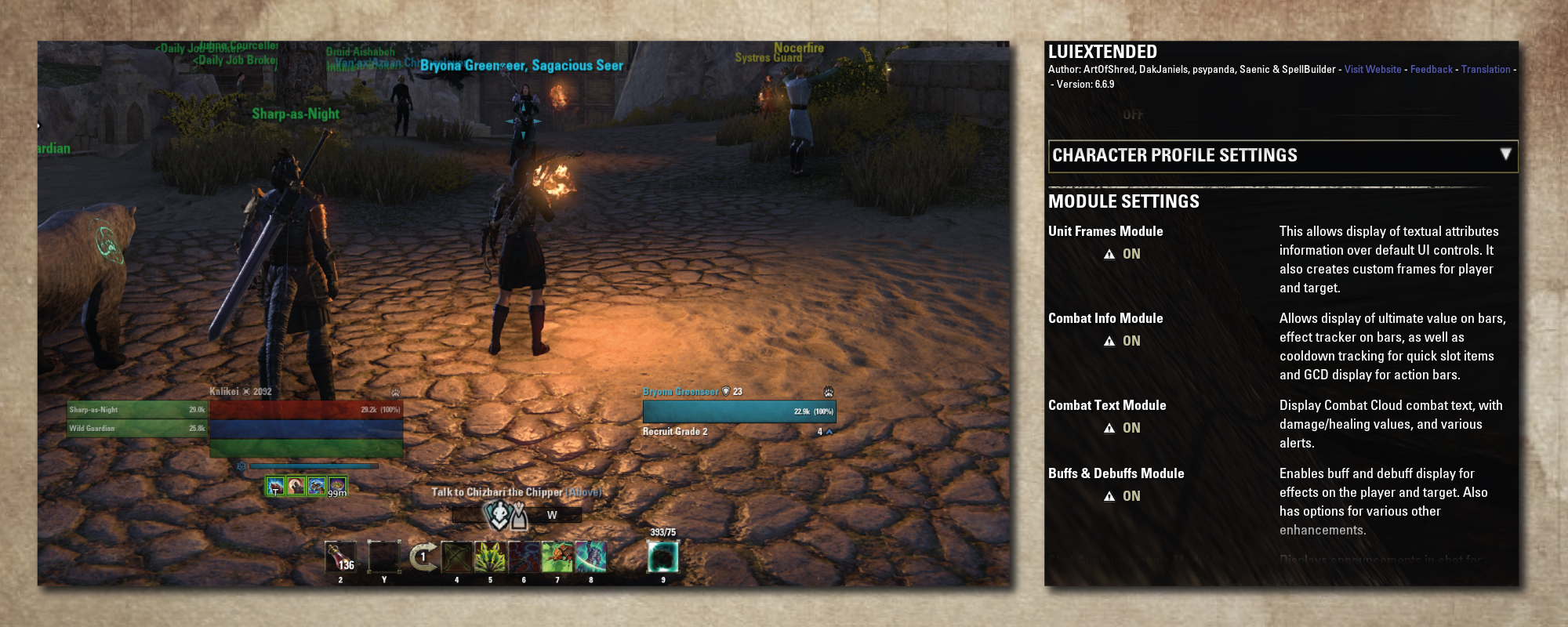Screen dimensions: 1568x627
Task: Activate the green spiky plant ability
Action: (x=490, y=557)
